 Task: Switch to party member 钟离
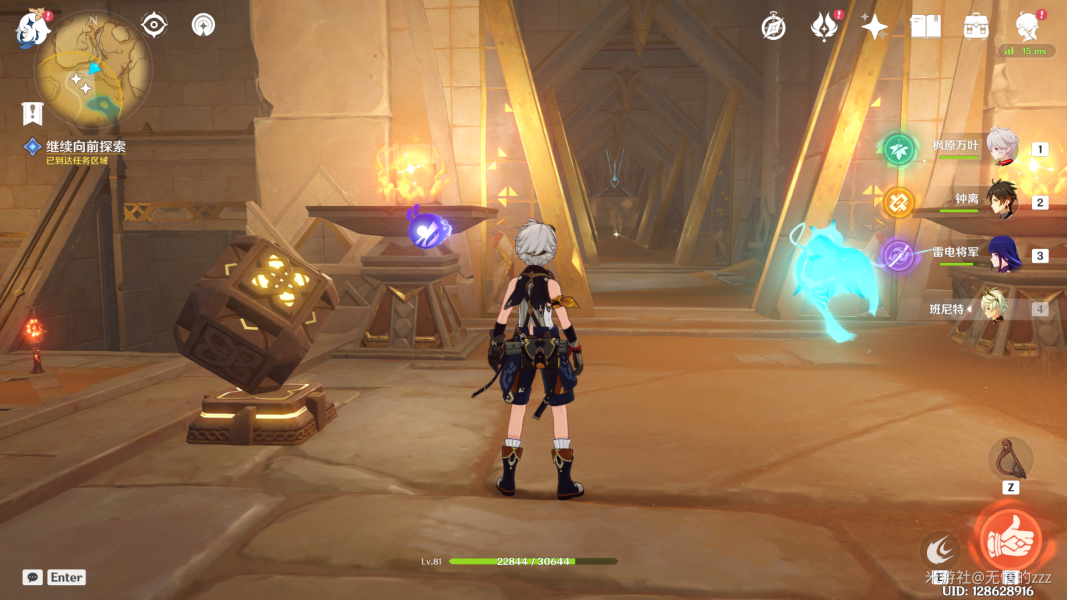1002,201
